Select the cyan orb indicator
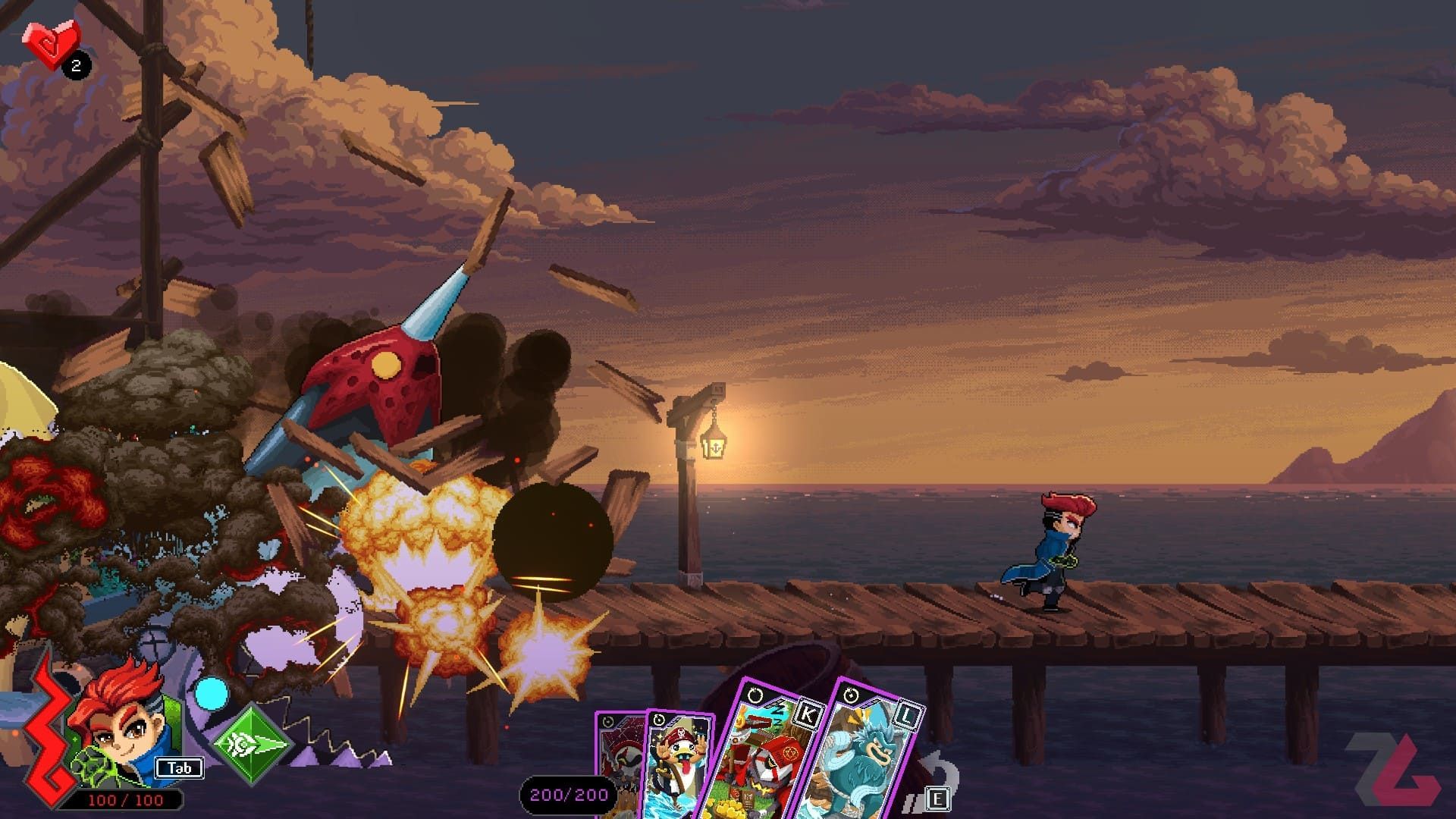Image resolution: width=1456 pixels, height=819 pixels. point(211,693)
